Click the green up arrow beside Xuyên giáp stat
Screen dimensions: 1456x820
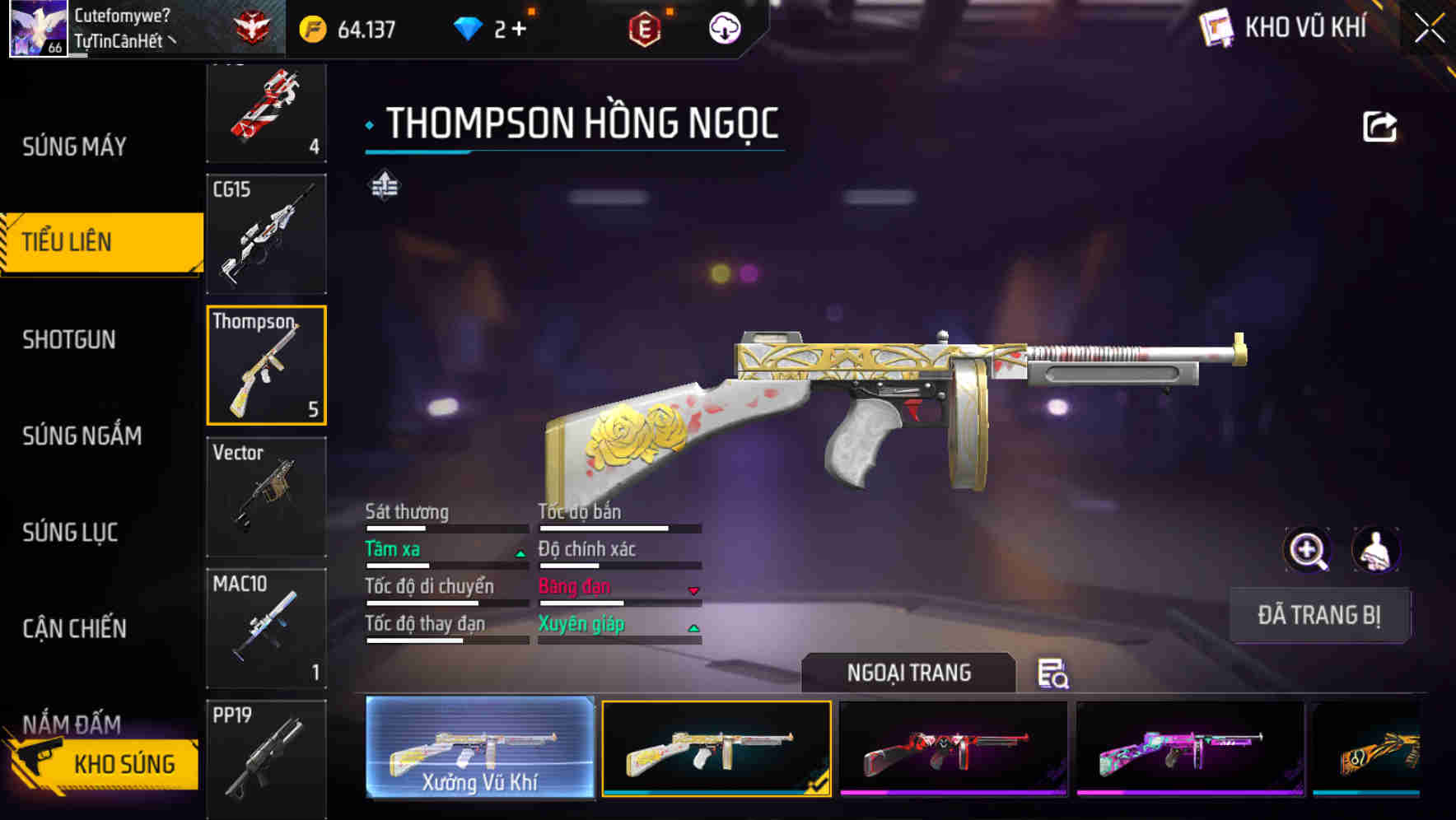coord(693,628)
